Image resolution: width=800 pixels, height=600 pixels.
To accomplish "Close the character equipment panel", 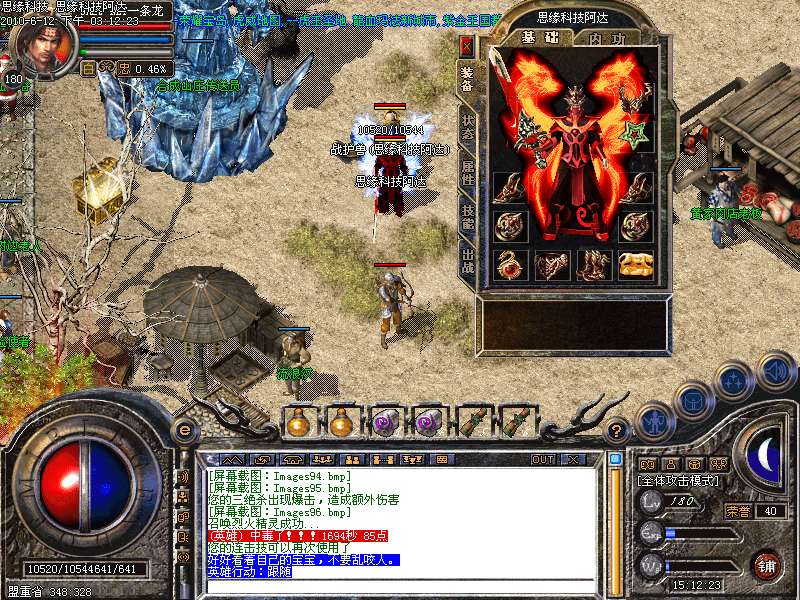I will 466,46.
